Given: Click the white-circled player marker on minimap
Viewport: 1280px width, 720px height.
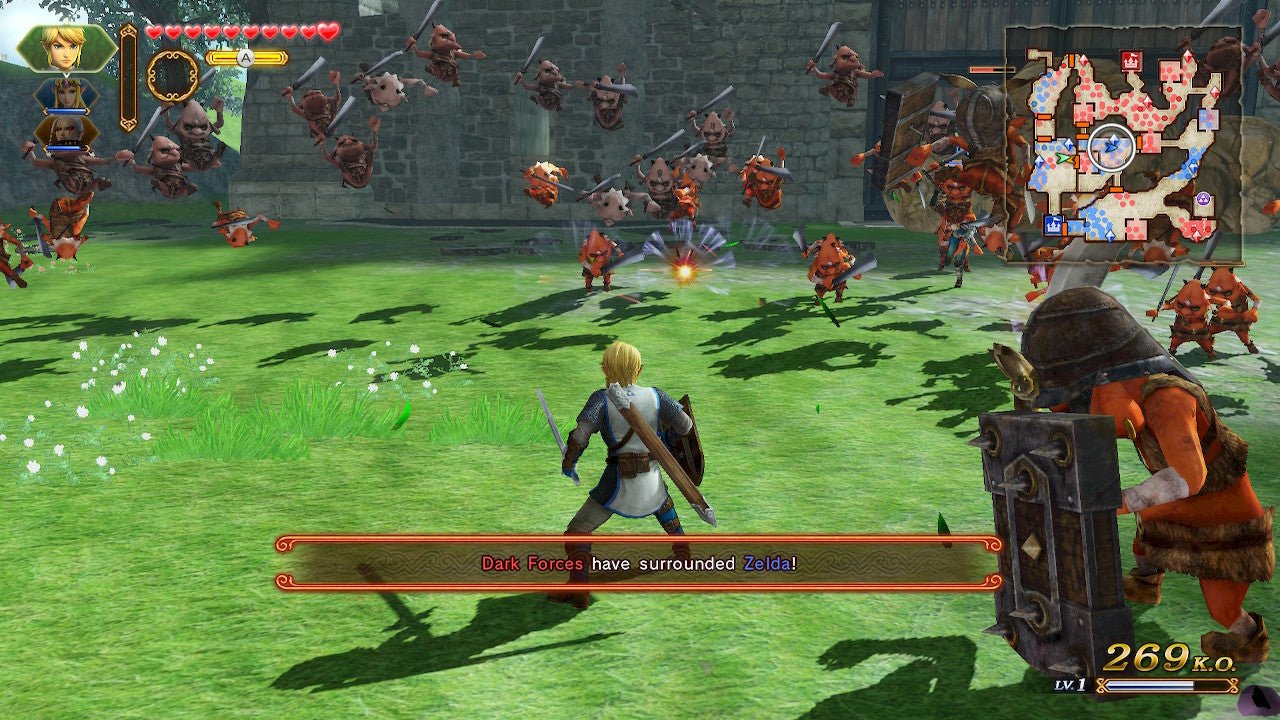Looking at the screenshot, I should (x=1111, y=148).
